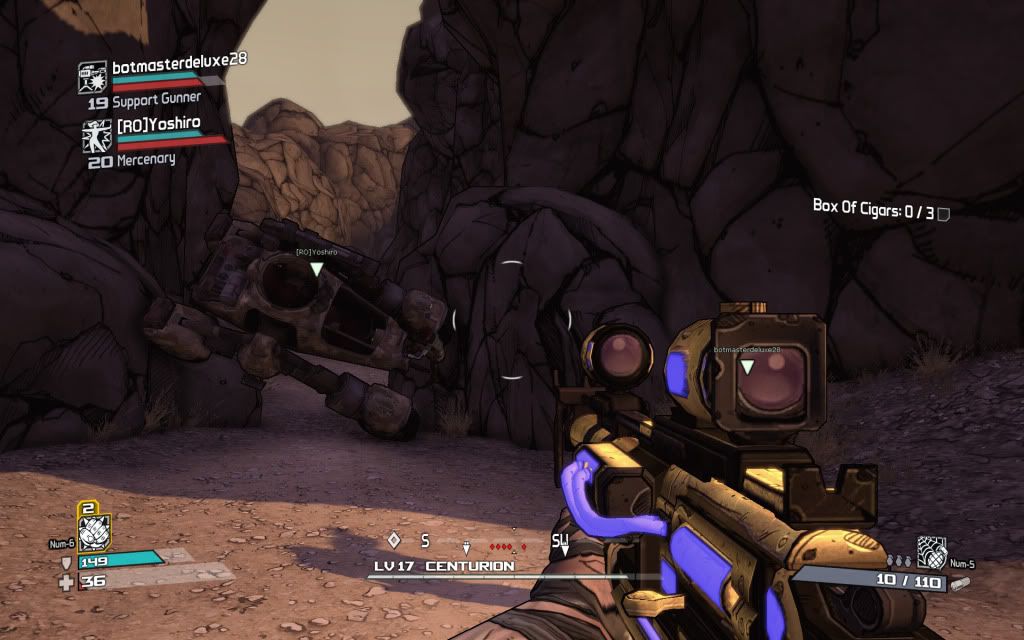Click the botmasterdeluxe28 player marker triangle
The width and height of the screenshot is (1024, 640).
click(x=746, y=367)
